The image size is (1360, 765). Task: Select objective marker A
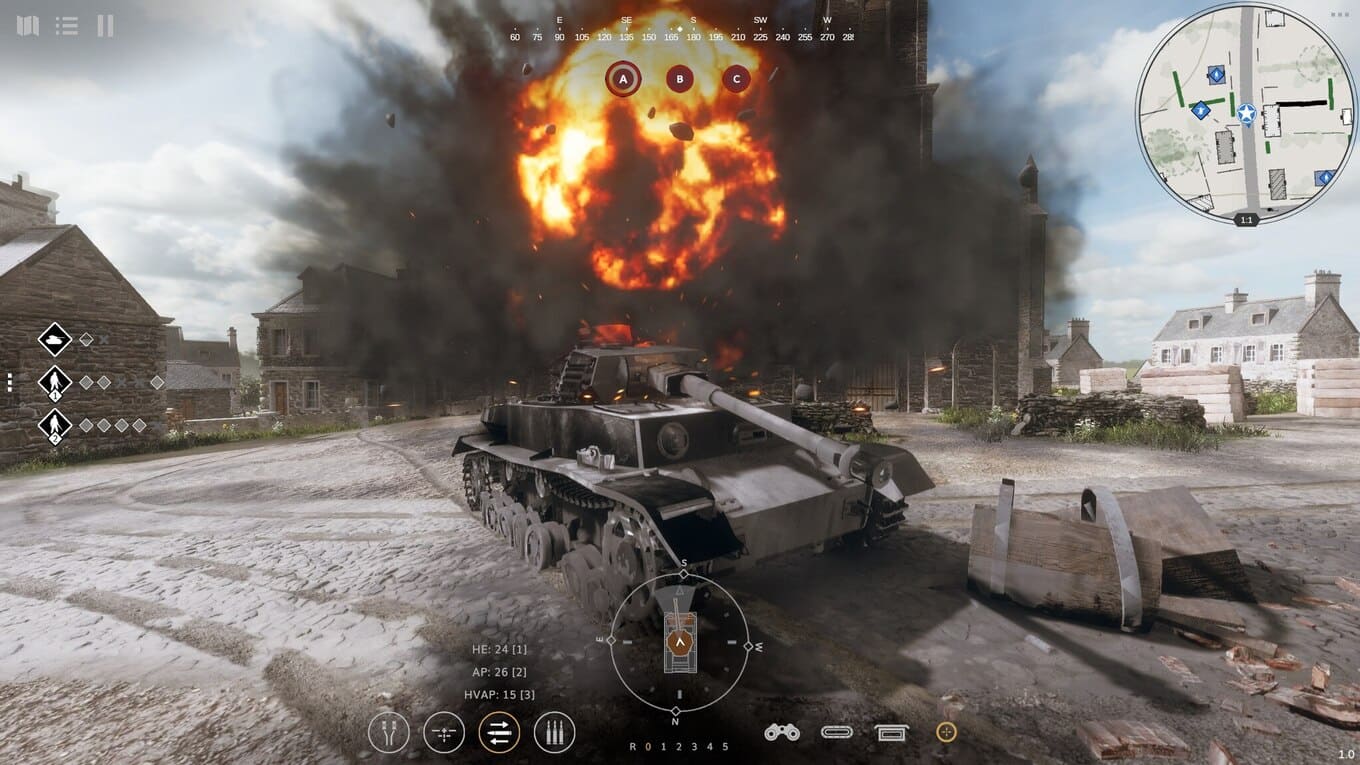click(x=623, y=78)
